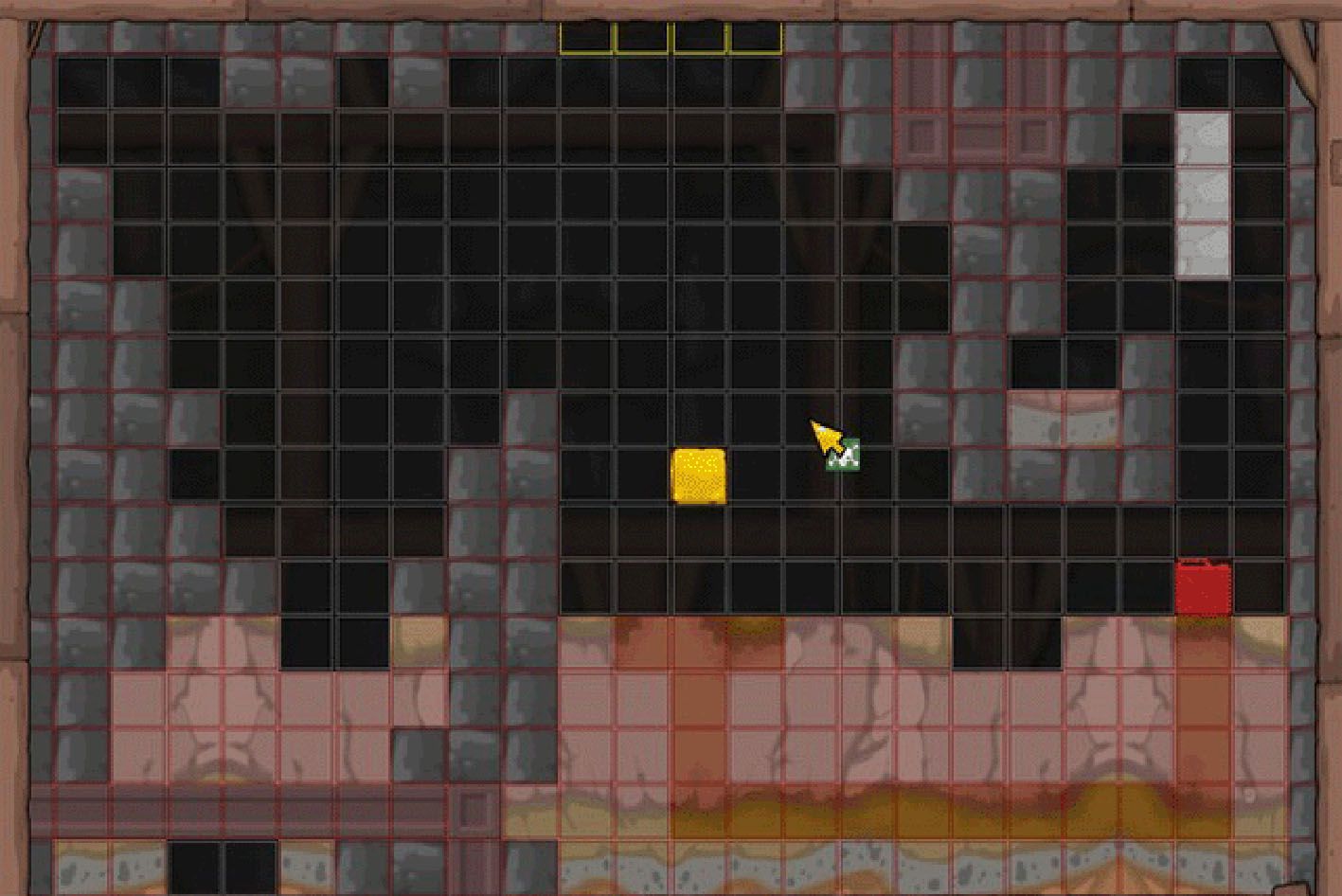This screenshot has height=896, width=1342.
Task: Select the red block tile on the grid
Action: [1203, 588]
